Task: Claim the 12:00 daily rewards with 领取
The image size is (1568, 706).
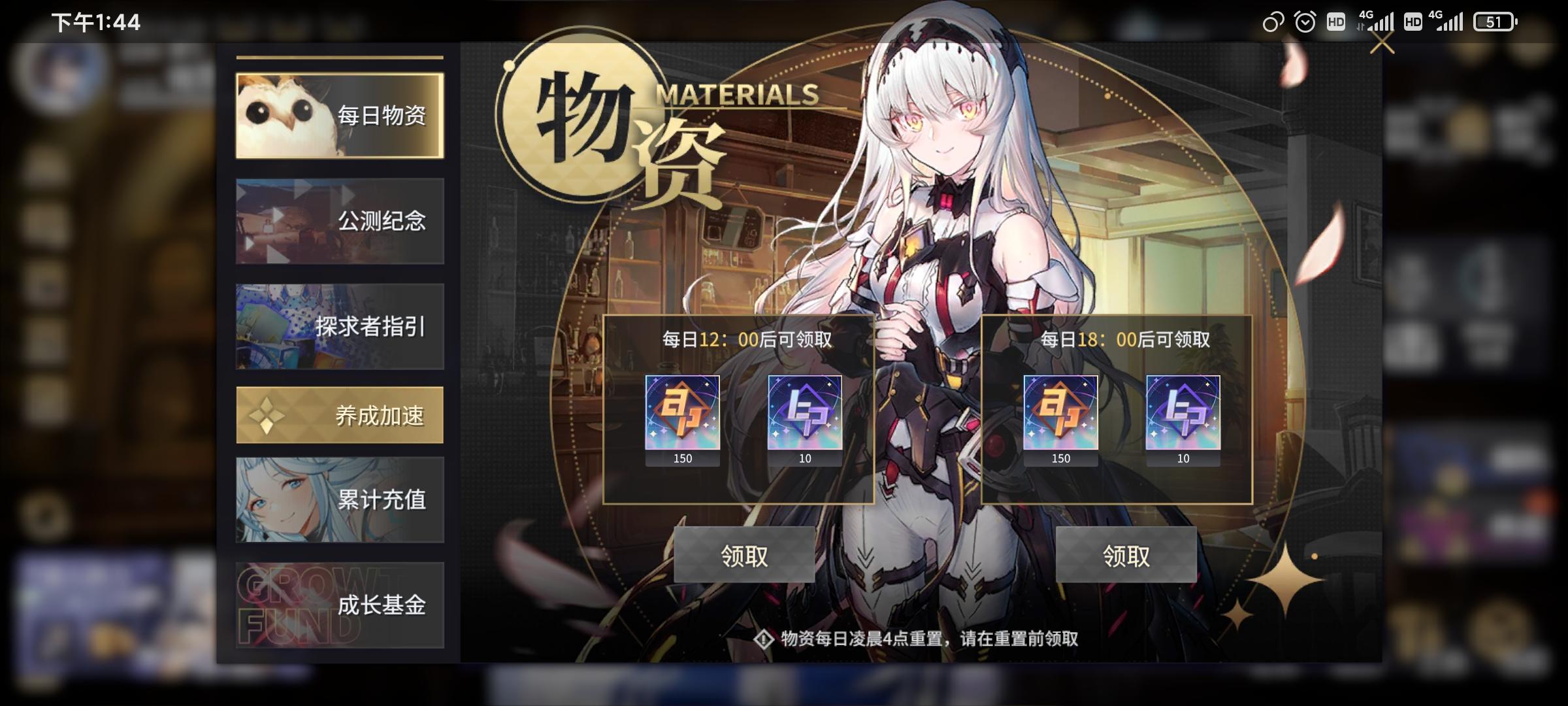Action: point(745,557)
